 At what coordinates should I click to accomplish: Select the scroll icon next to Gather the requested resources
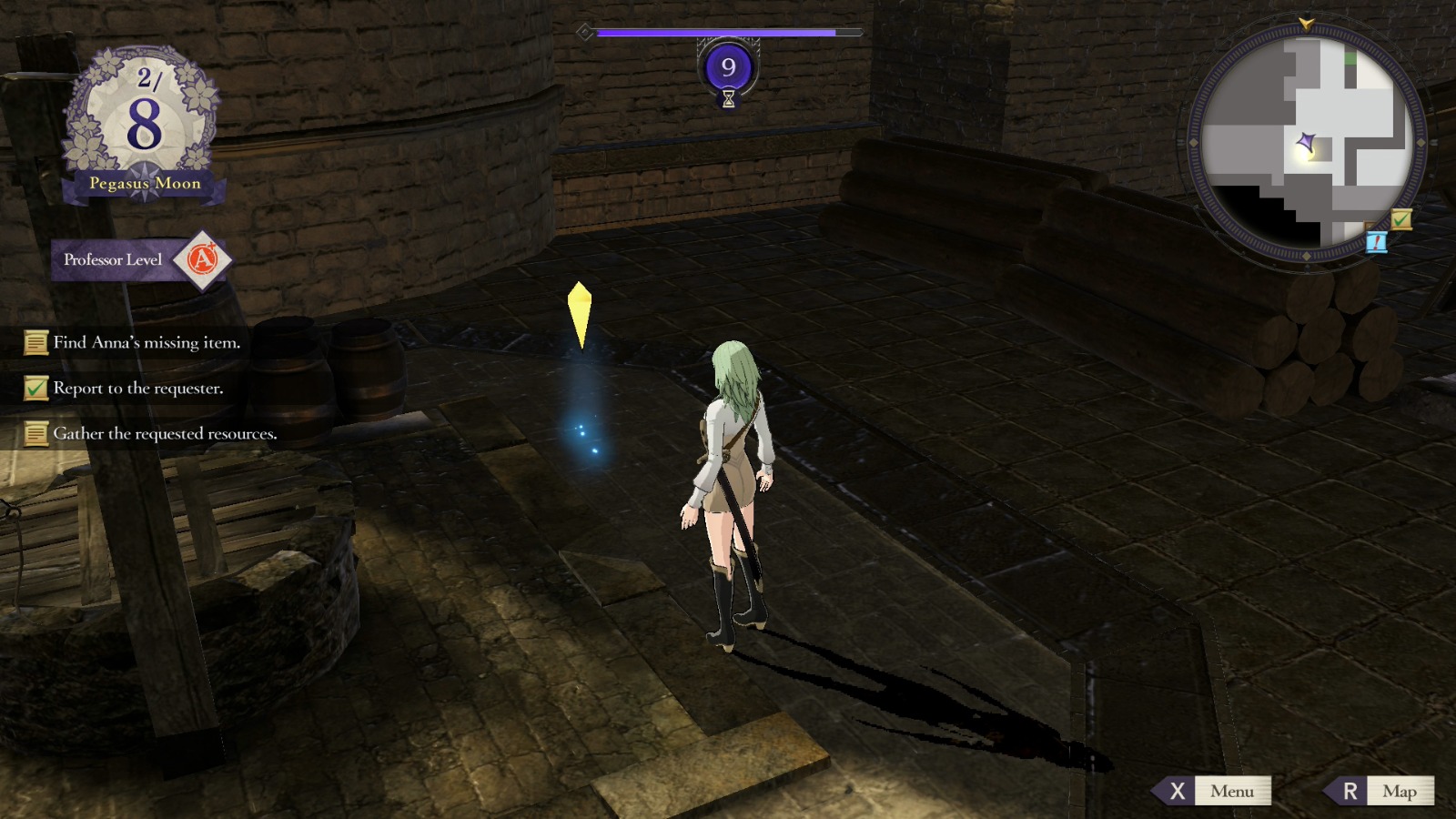36,434
